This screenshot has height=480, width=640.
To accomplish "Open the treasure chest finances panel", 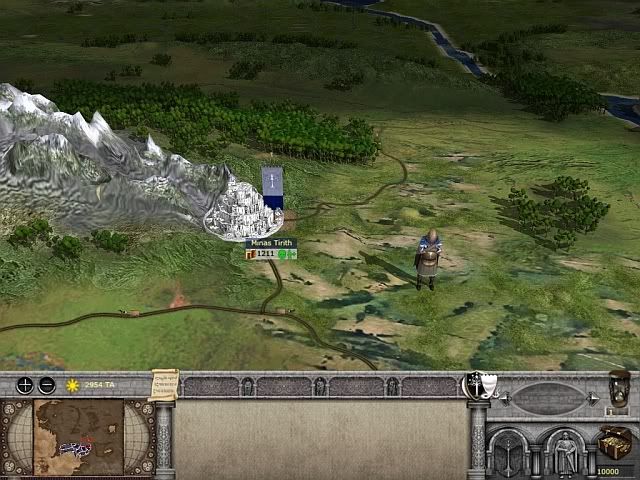I will tap(614, 442).
